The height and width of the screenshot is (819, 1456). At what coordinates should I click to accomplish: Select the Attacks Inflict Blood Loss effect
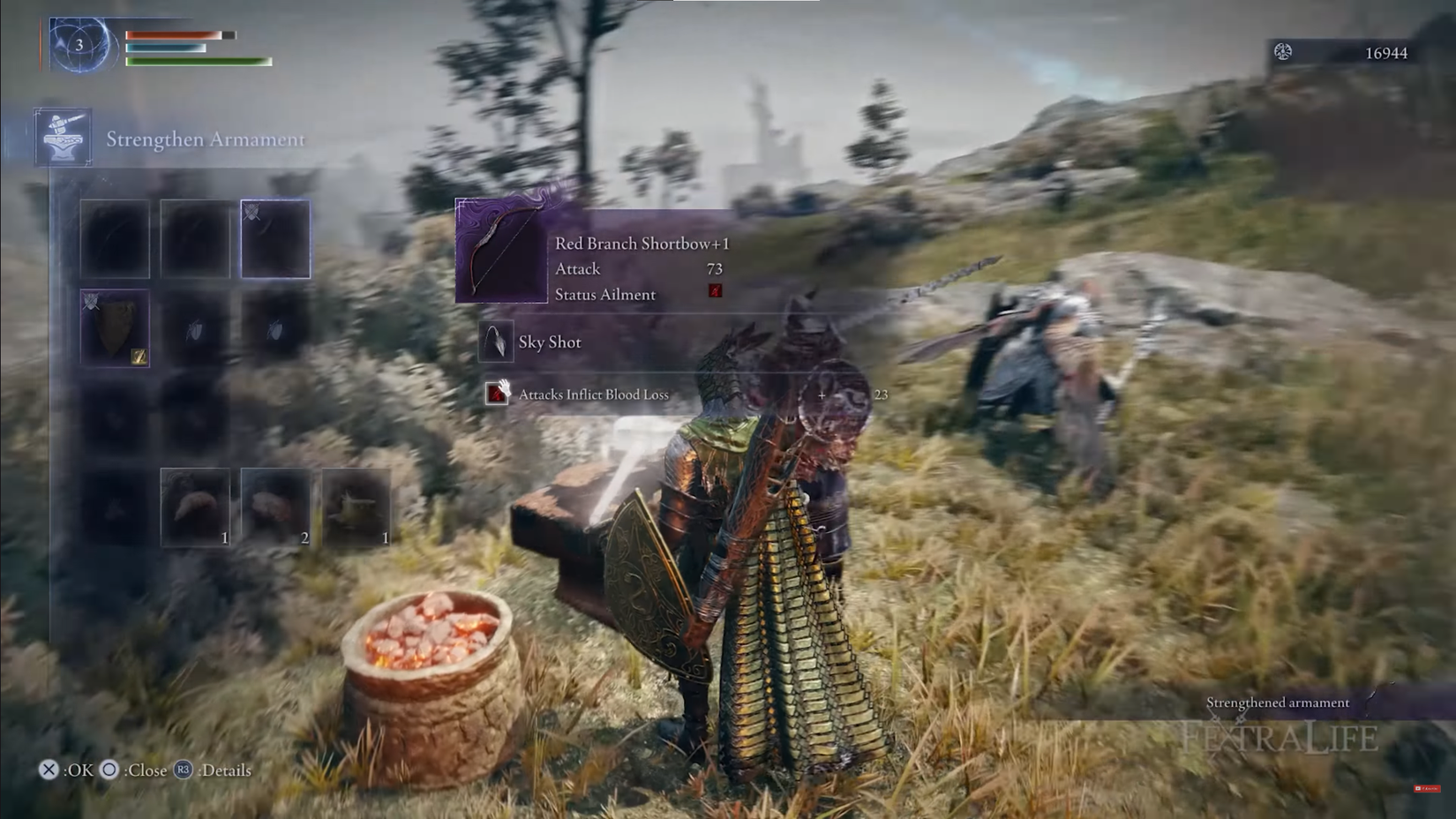pyautogui.click(x=593, y=394)
